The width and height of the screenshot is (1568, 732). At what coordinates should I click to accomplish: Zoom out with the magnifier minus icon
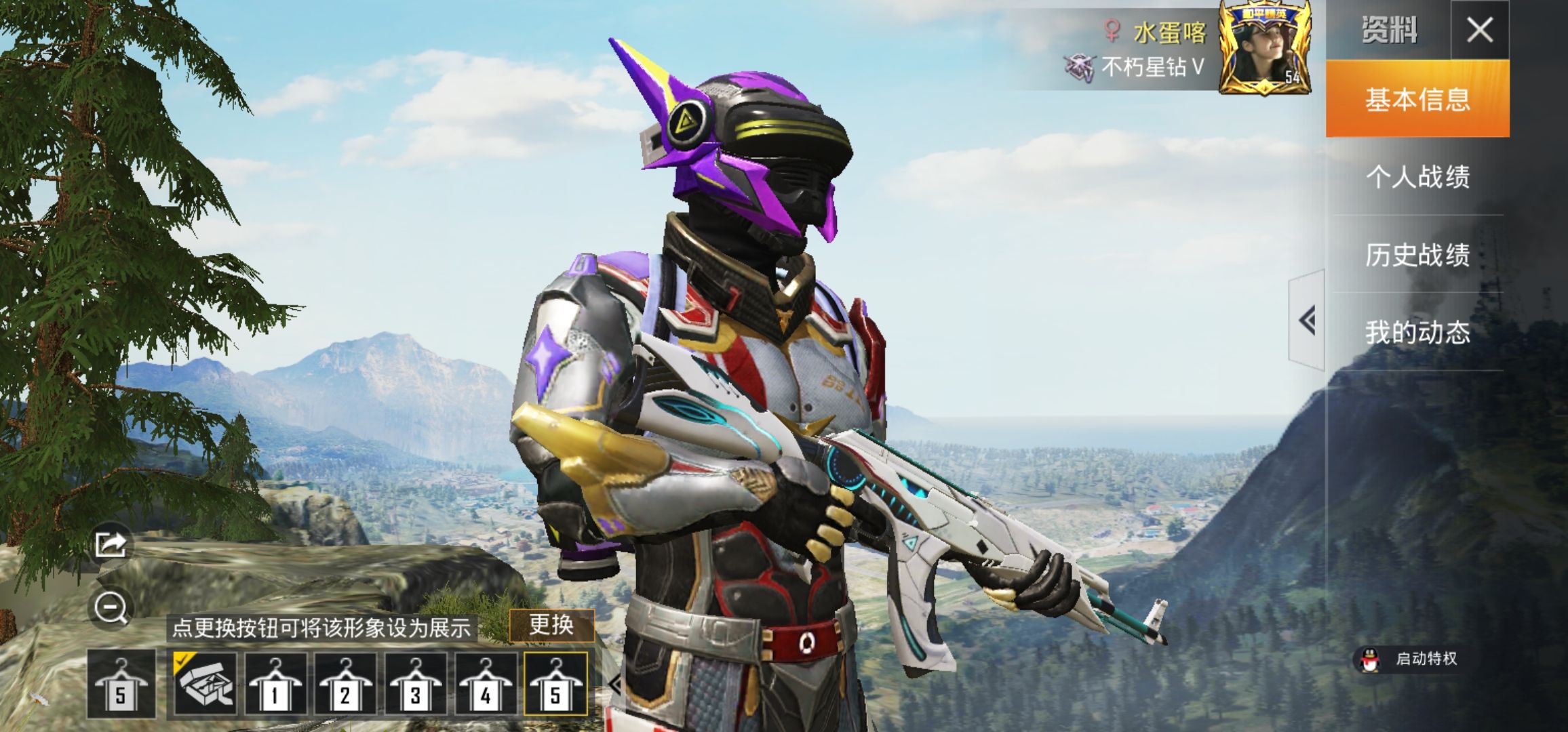point(111,607)
